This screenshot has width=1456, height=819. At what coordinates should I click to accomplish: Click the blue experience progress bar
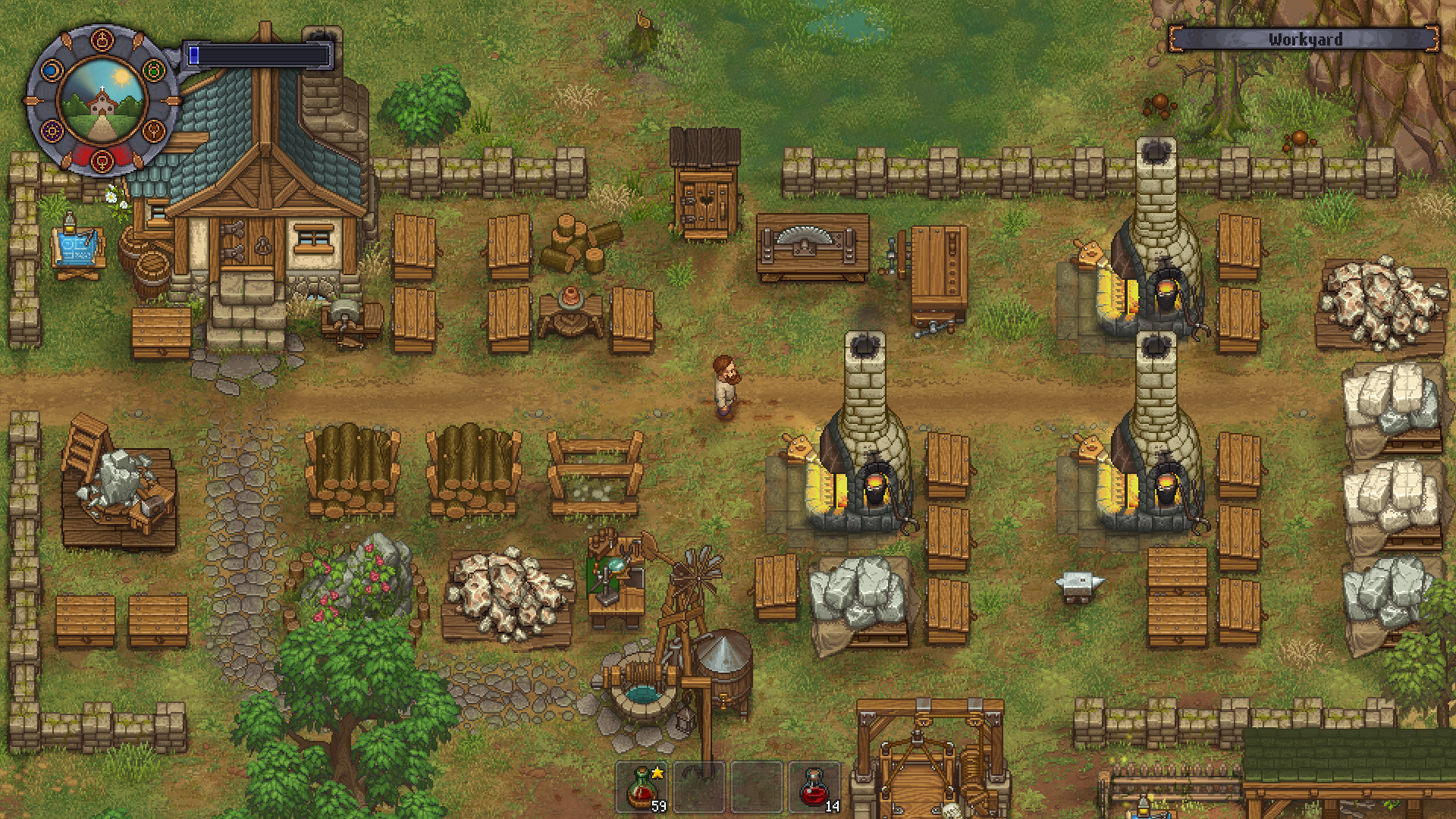[x=258, y=54]
